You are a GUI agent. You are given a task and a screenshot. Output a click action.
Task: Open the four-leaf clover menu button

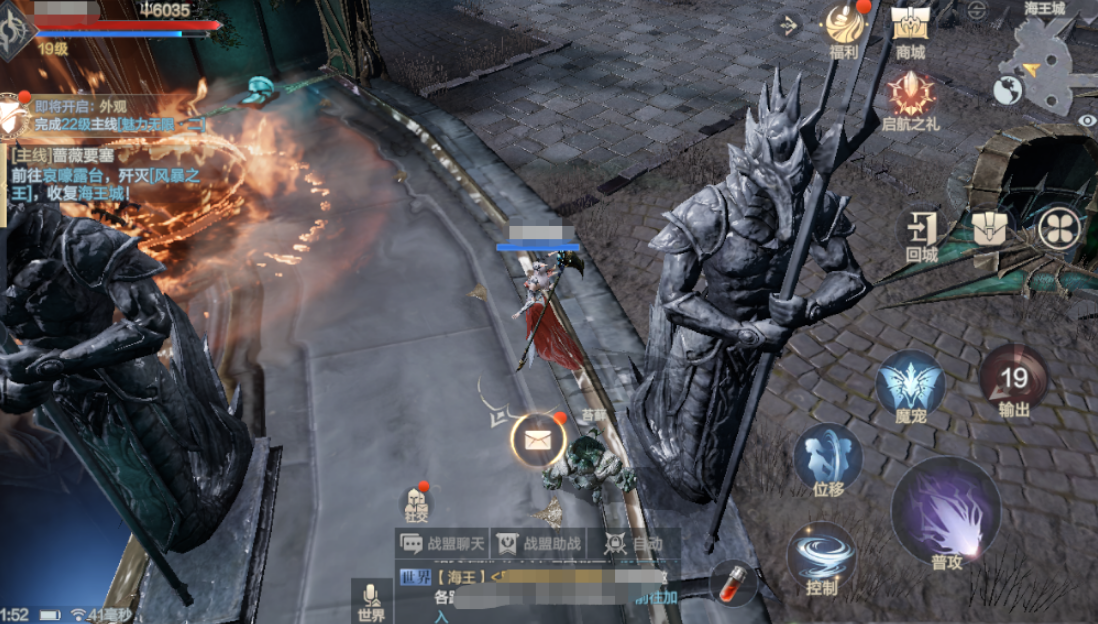(1059, 228)
